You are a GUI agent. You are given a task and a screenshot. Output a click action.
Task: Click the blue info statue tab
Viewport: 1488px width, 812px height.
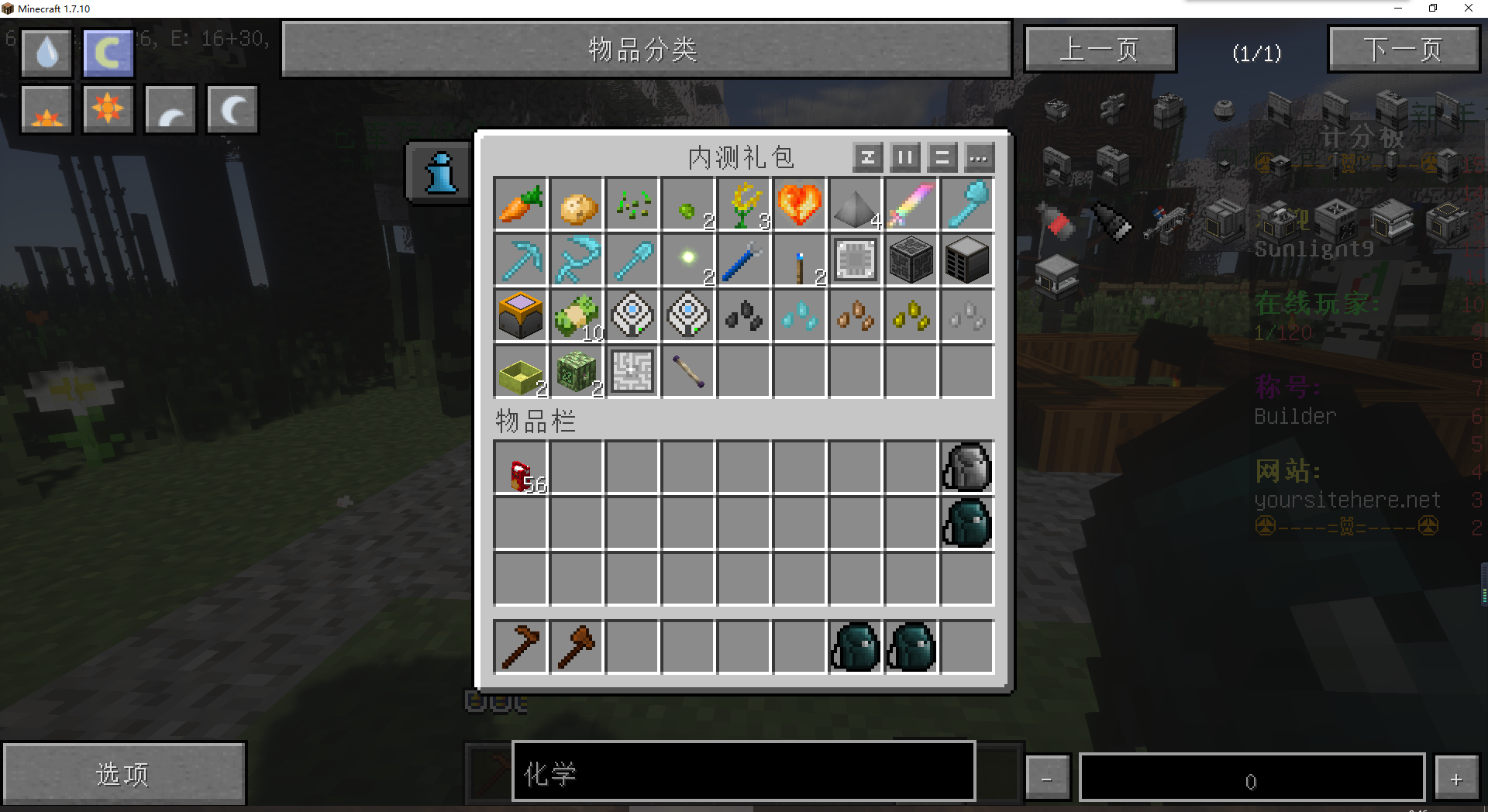441,172
